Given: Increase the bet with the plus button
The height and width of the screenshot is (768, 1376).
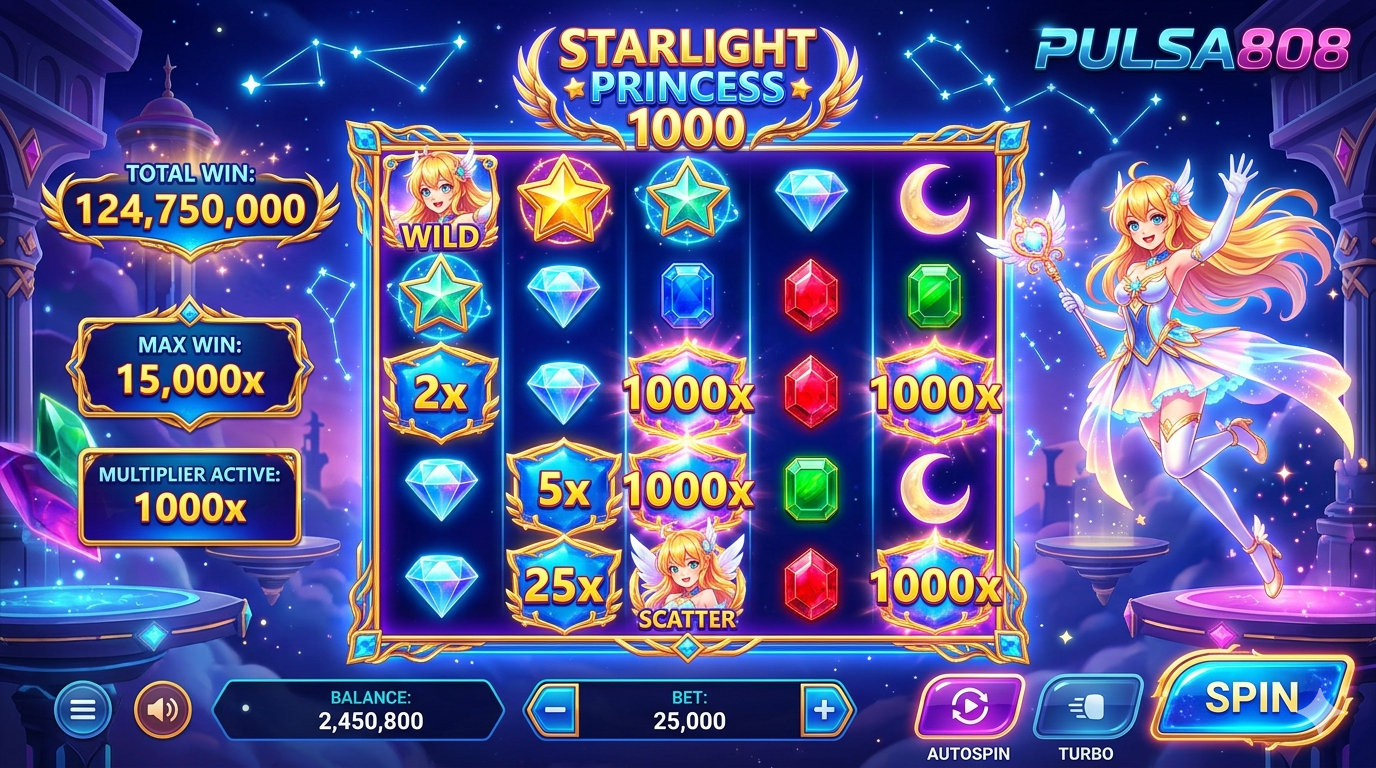Looking at the screenshot, I should [x=824, y=710].
